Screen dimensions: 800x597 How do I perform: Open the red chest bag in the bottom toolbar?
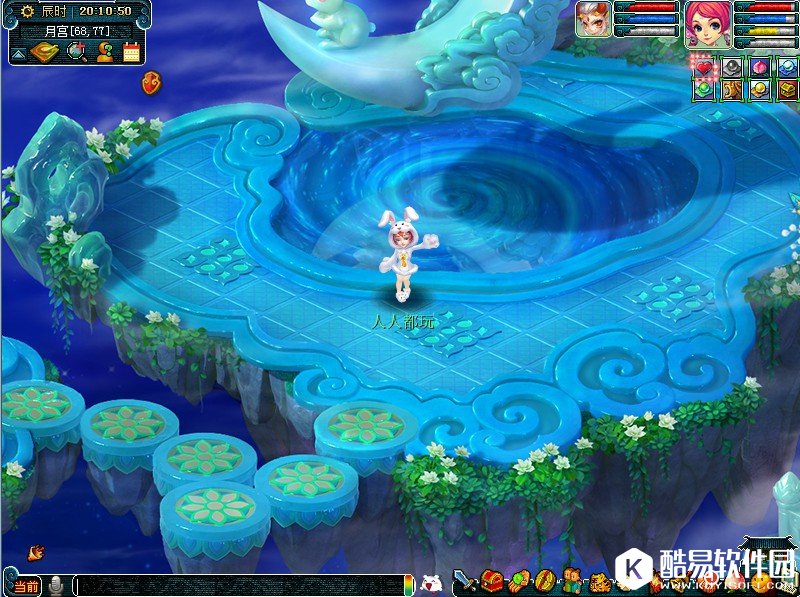point(492,580)
